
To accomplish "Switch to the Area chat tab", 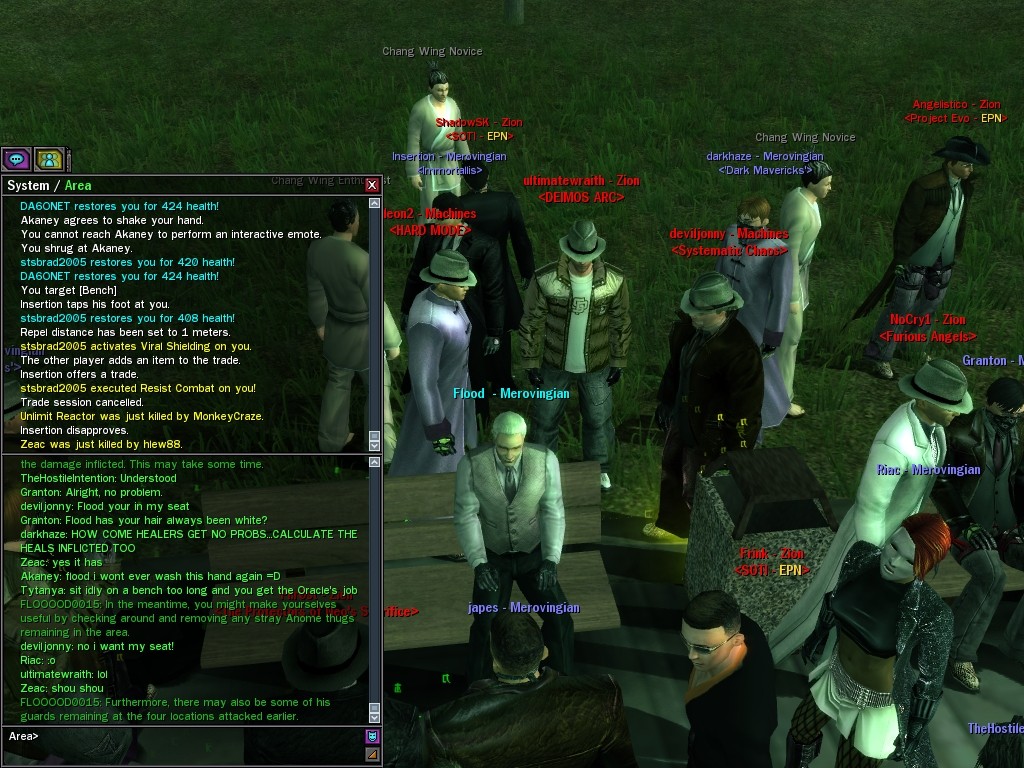I will point(78,186).
